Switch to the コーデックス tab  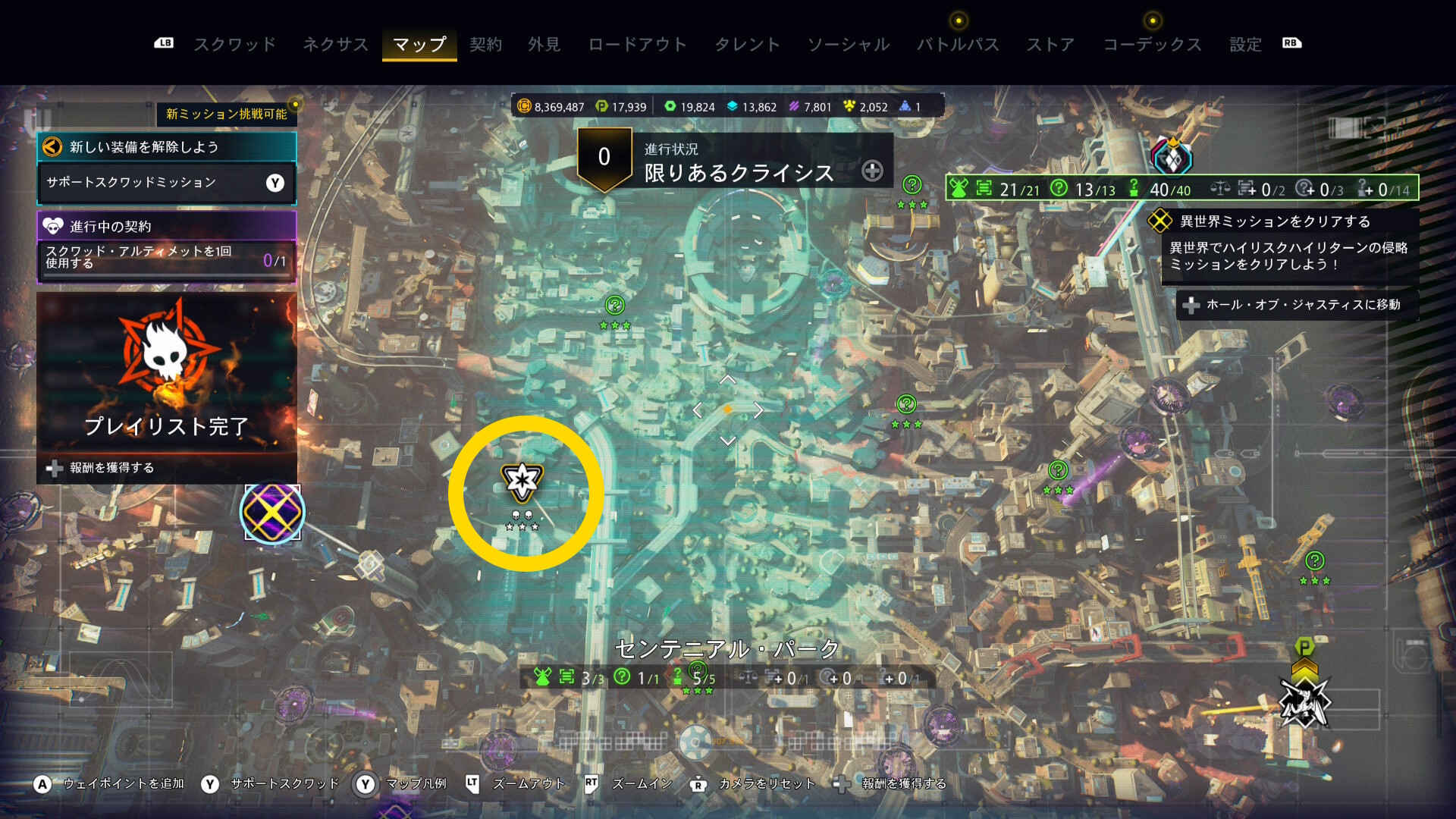coord(1152,45)
